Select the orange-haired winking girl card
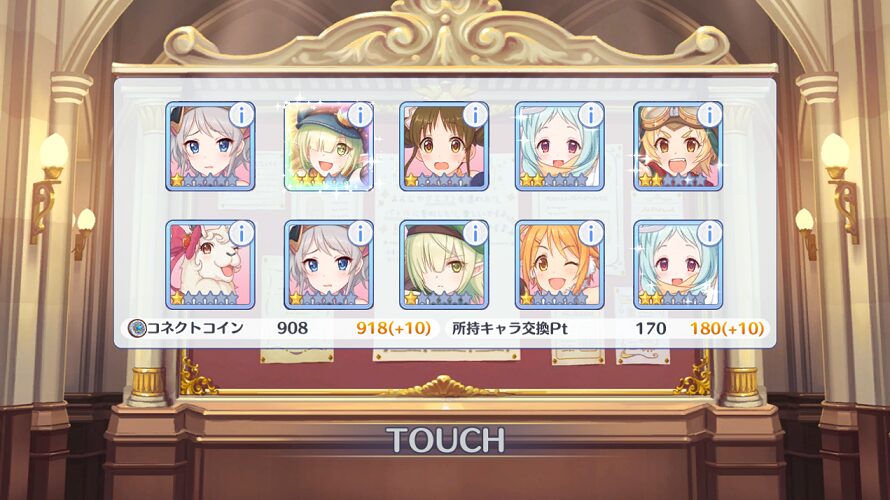The width and height of the screenshot is (890, 500). tap(559, 266)
